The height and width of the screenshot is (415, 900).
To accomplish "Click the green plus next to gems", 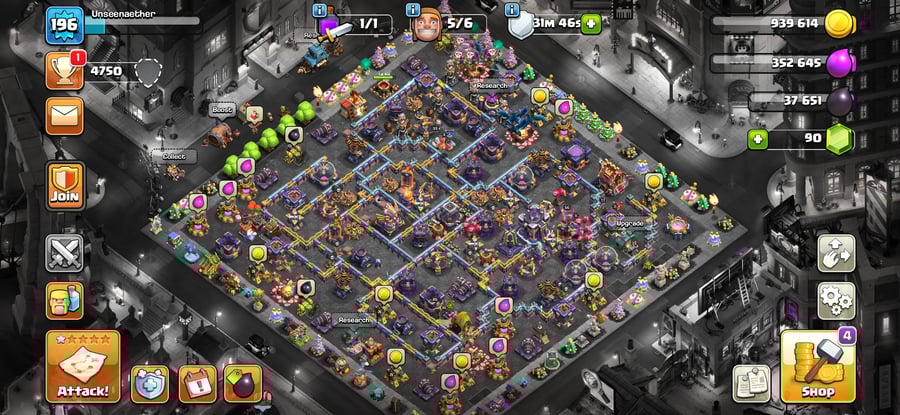I will [x=759, y=137].
